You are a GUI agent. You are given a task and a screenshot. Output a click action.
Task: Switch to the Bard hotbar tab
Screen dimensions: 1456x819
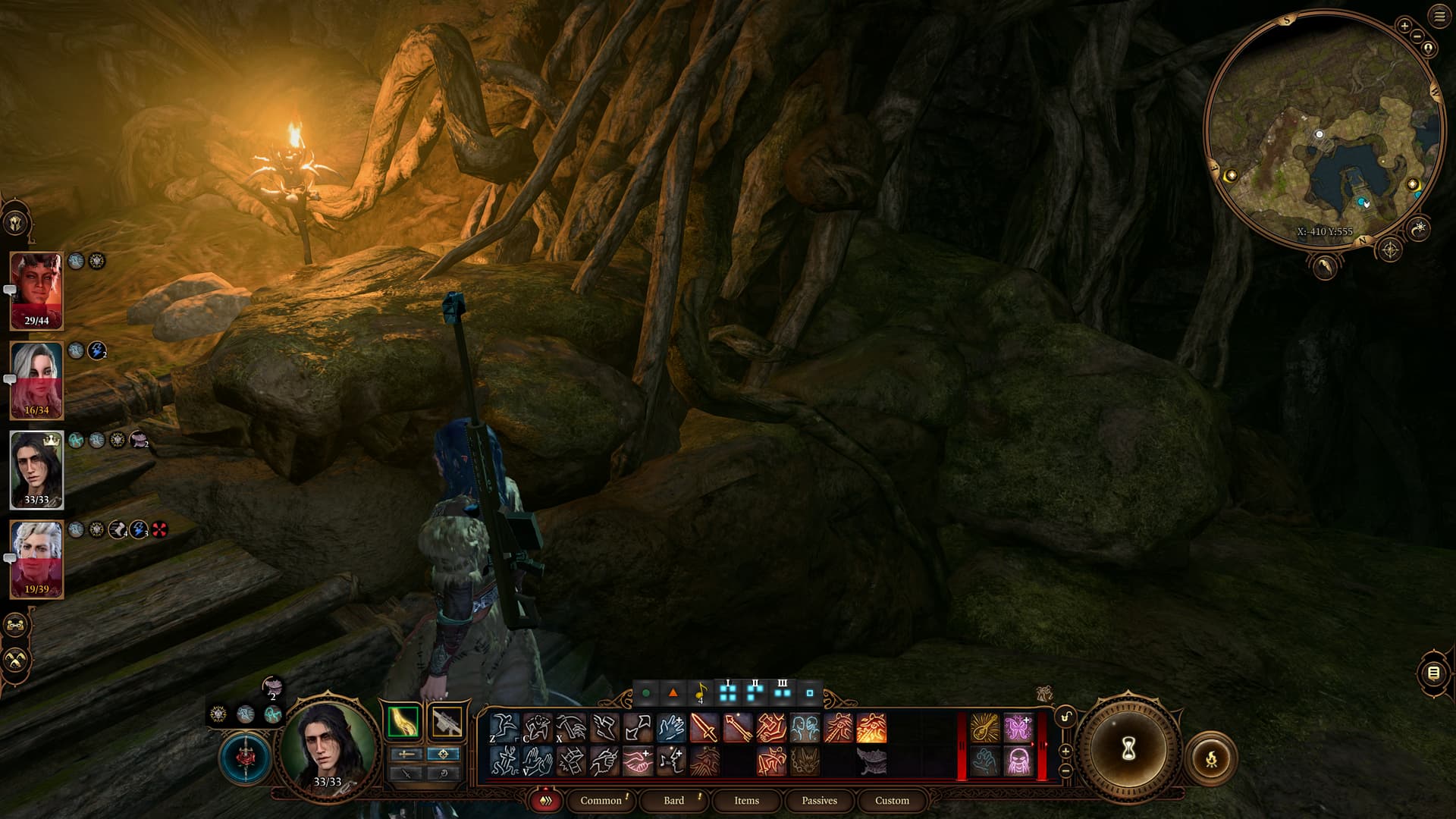coord(673,800)
